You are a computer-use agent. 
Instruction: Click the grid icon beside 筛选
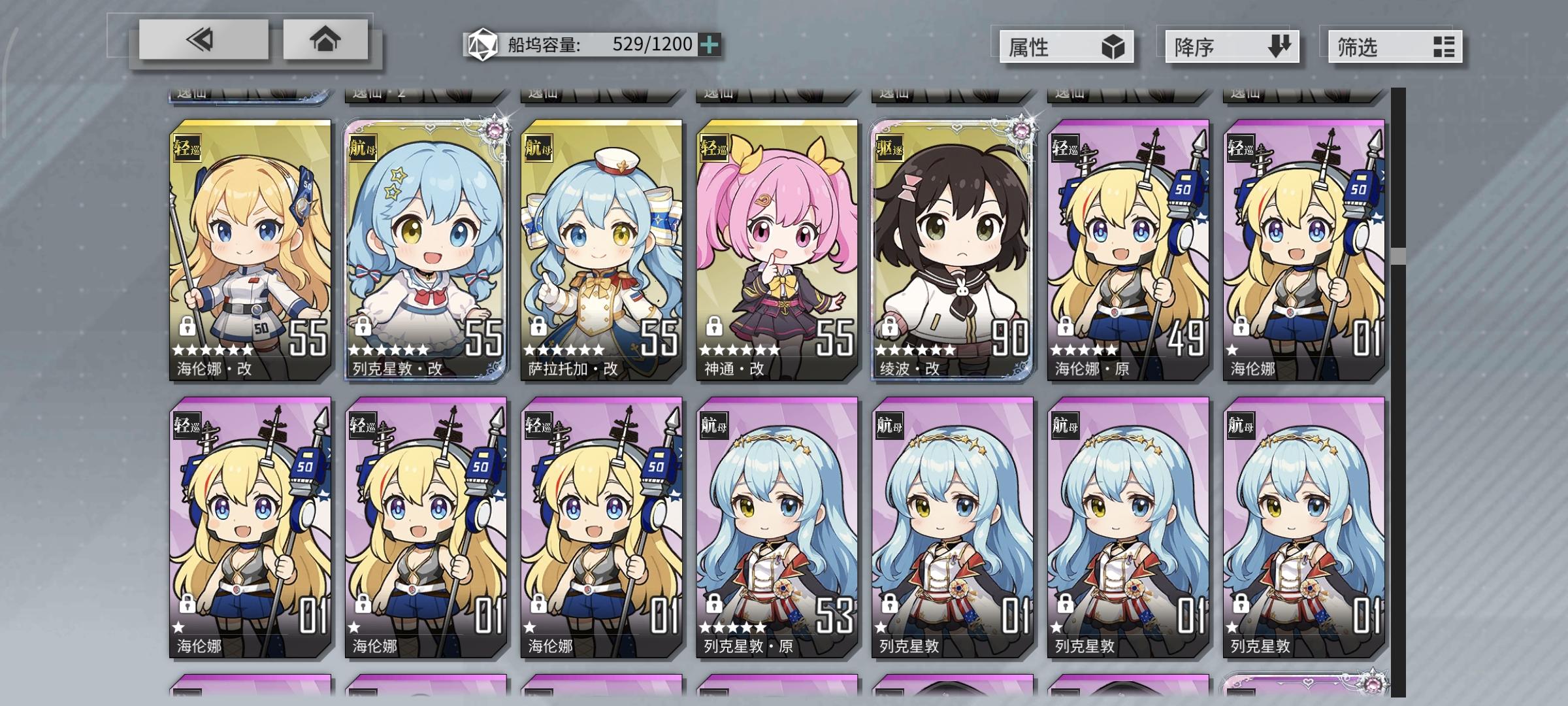pos(1444,46)
